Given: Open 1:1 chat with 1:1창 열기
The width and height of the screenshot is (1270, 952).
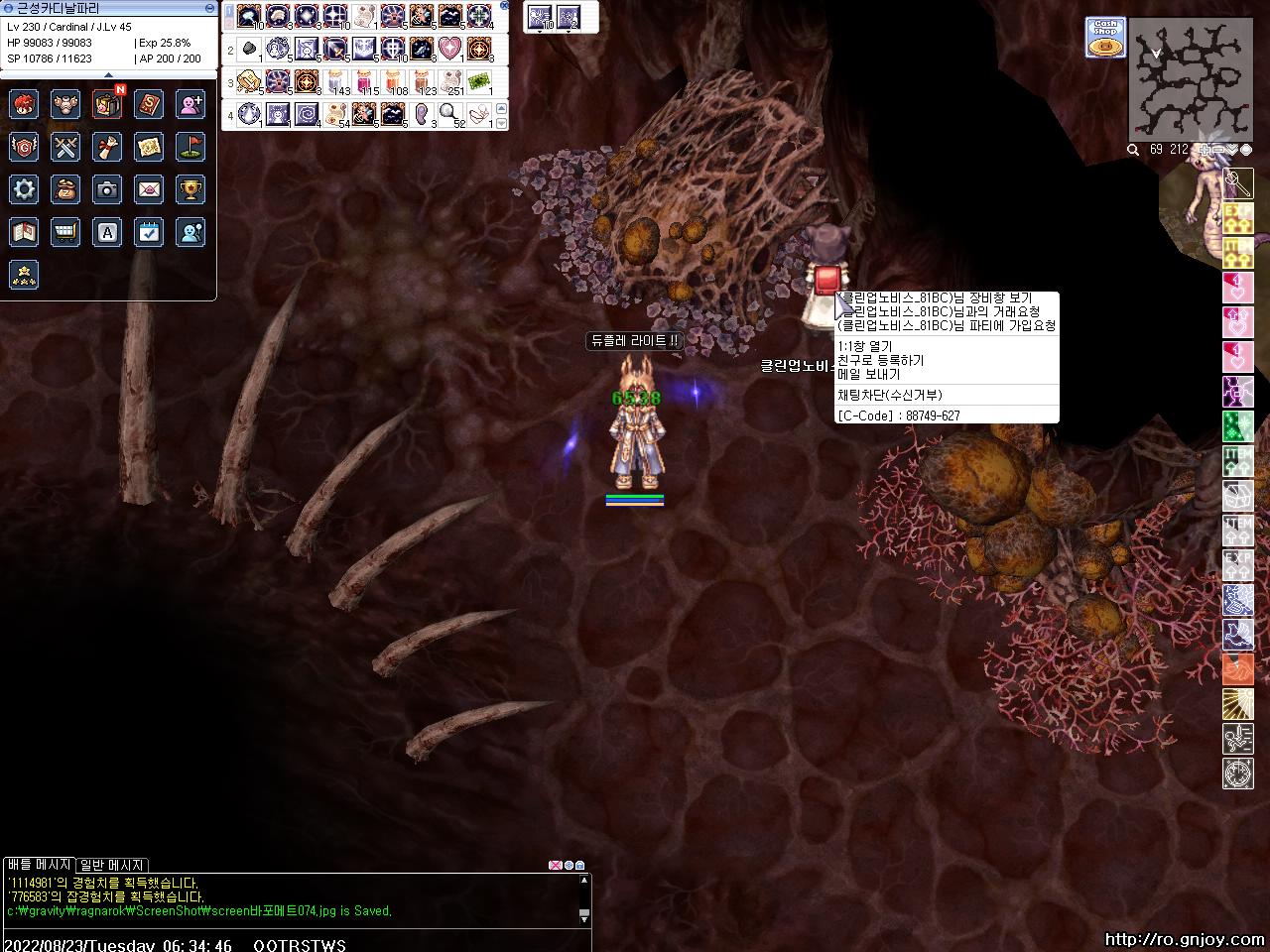Looking at the screenshot, I should coord(865,346).
